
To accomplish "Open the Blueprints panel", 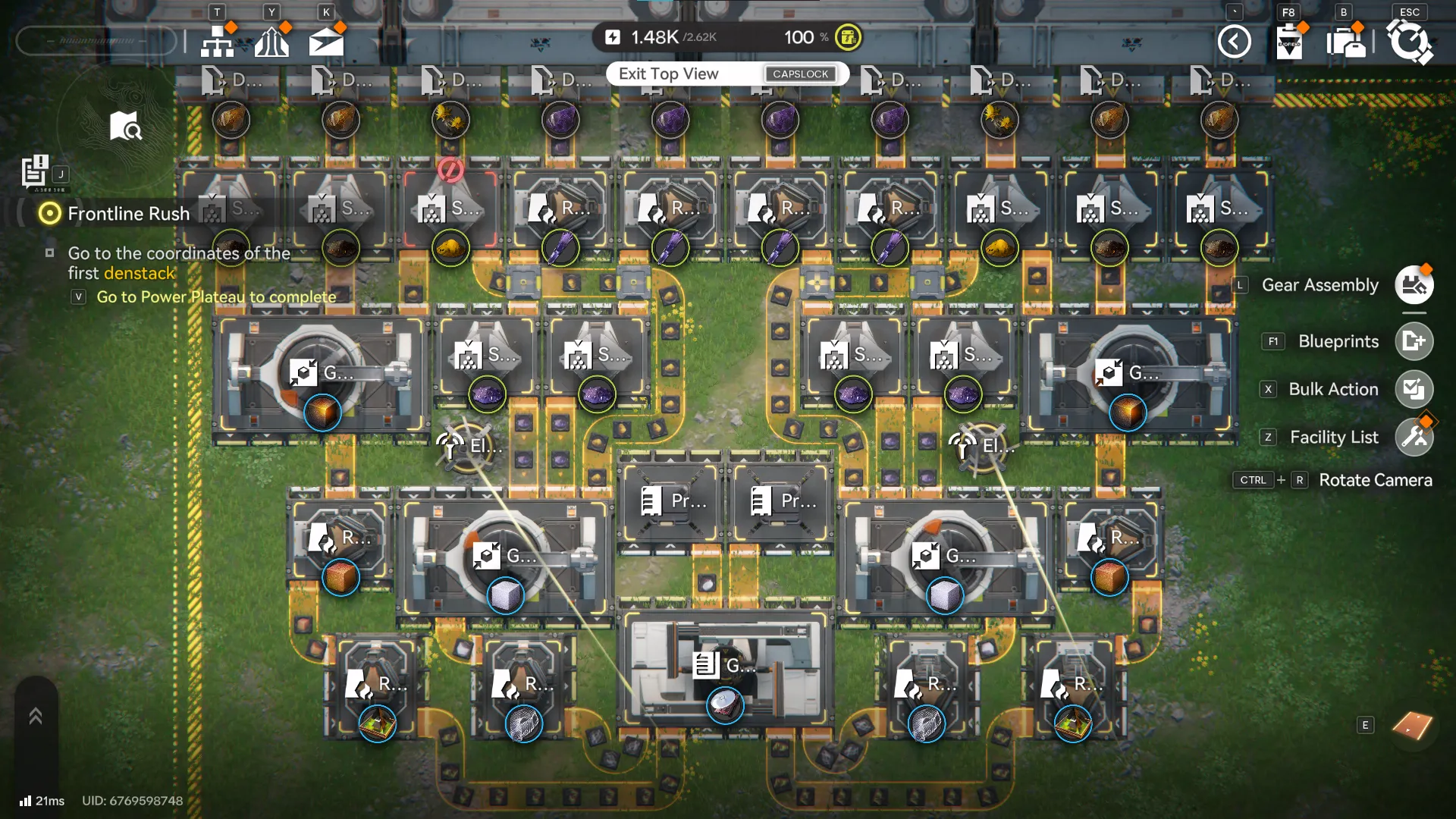I will (x=1414, y=341).
